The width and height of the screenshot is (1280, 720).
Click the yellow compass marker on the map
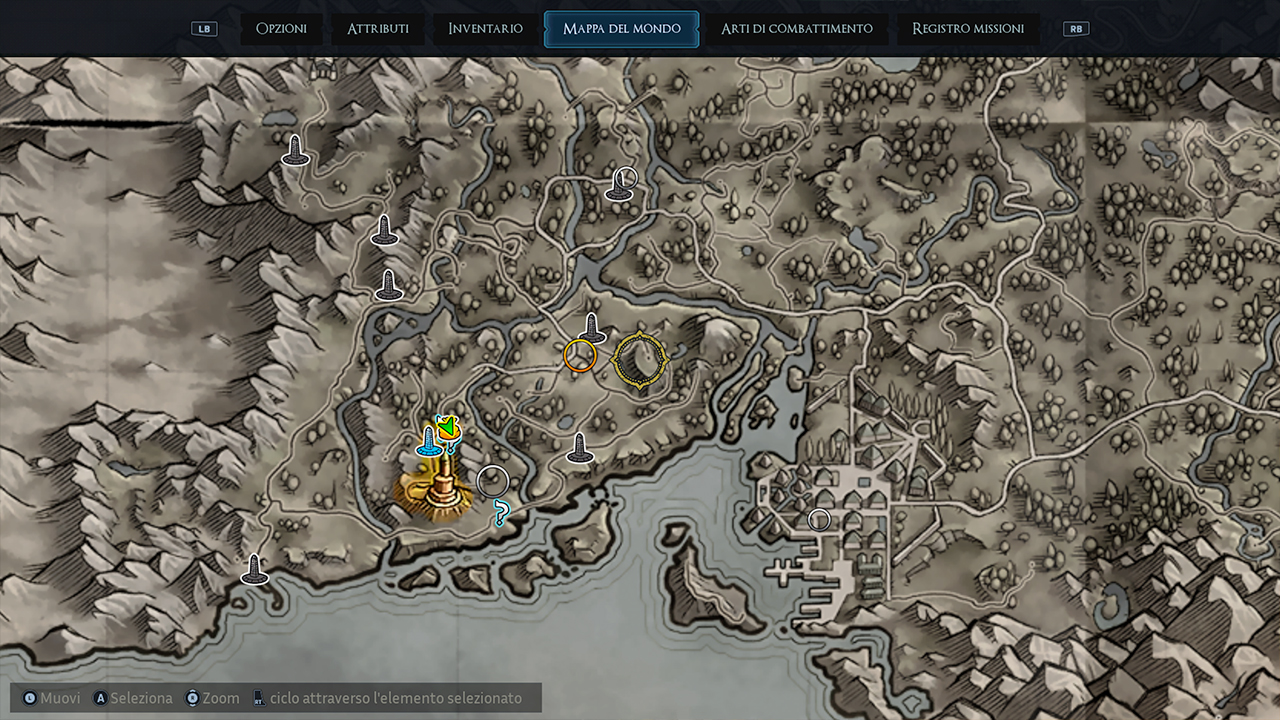tap(640, 360)
